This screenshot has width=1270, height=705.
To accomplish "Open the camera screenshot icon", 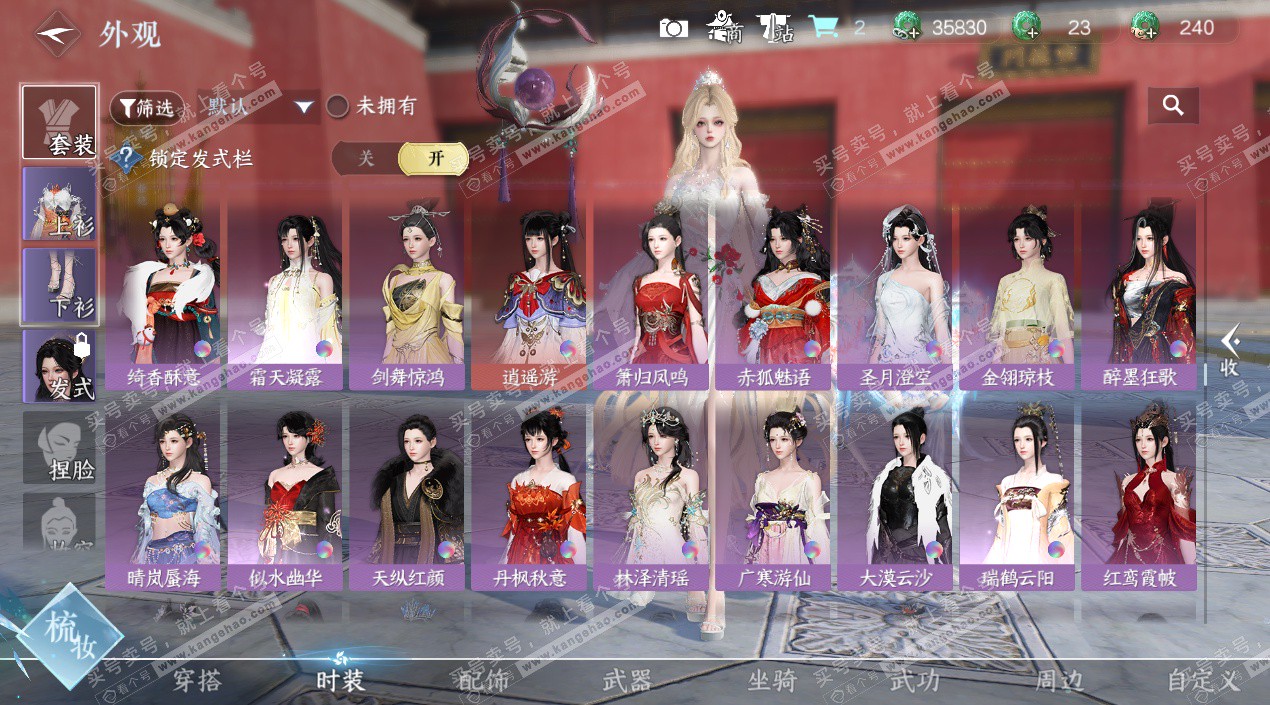I will click(x=674, y=28).
